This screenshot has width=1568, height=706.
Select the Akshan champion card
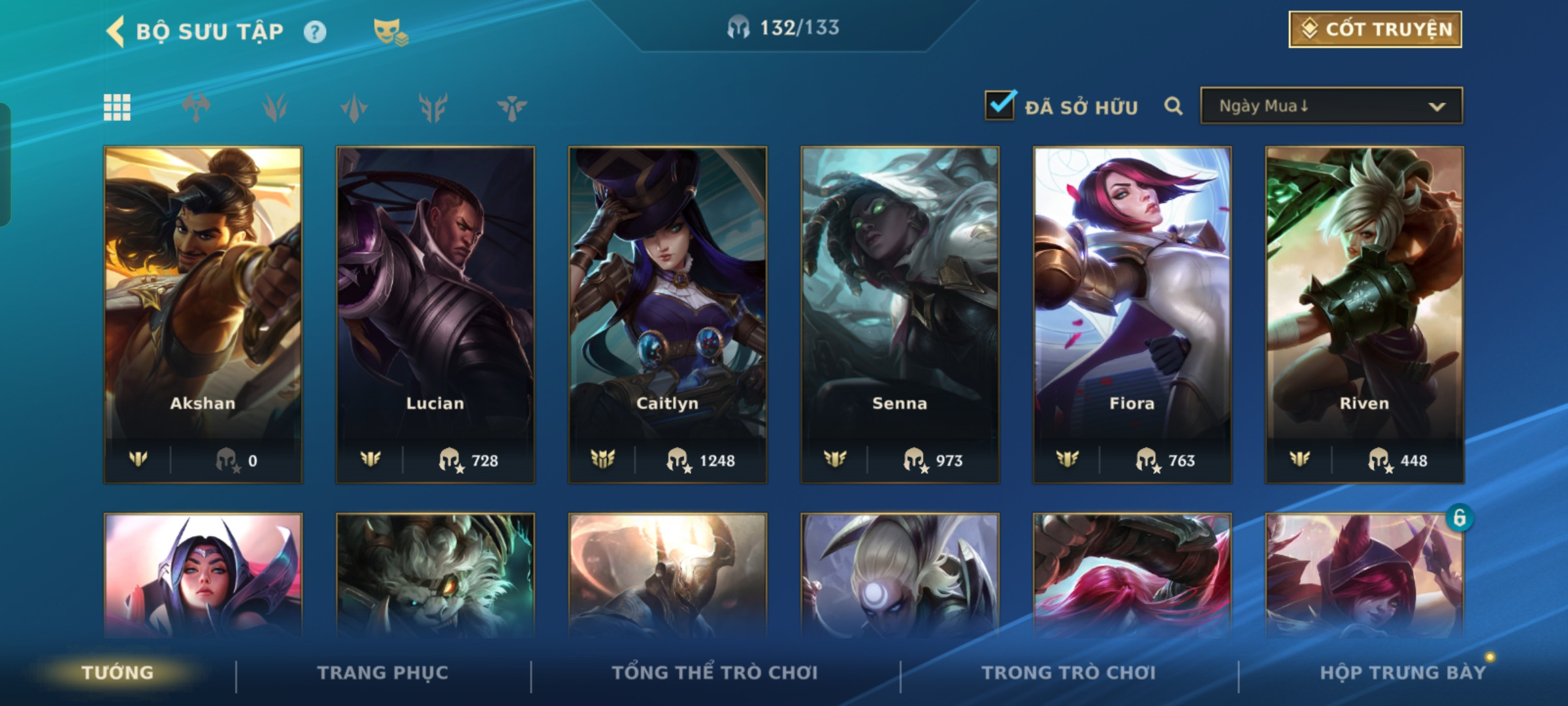point(203,314)
